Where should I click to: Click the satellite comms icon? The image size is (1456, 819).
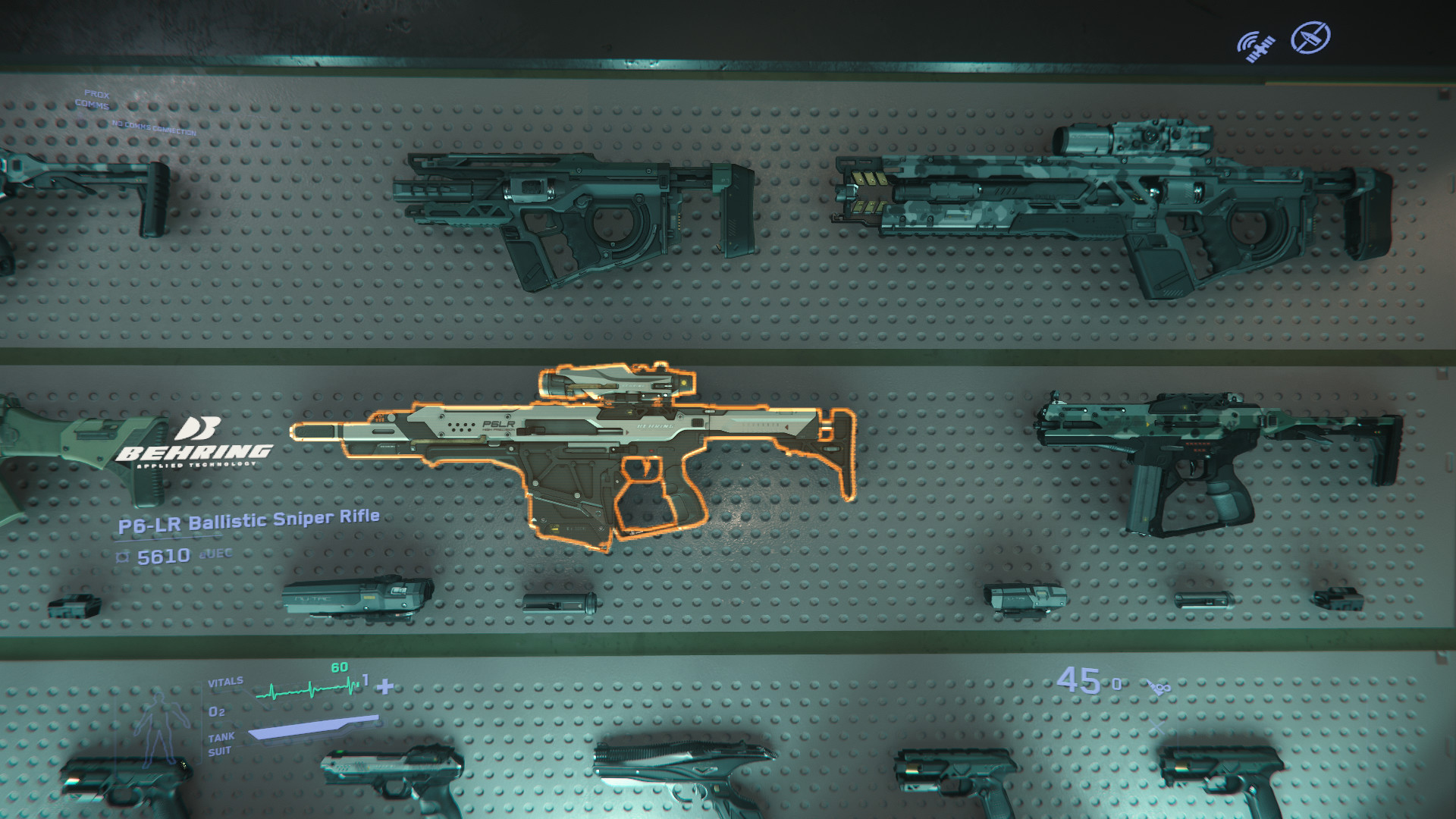[x=1256, y=46]
